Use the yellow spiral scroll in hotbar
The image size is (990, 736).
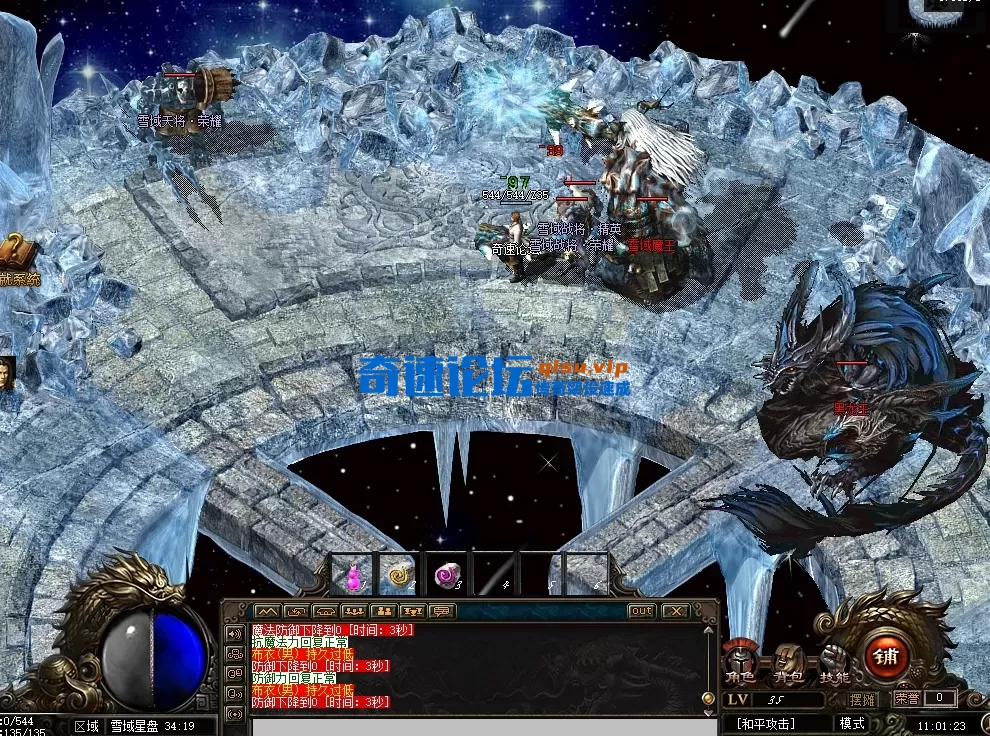398,575
